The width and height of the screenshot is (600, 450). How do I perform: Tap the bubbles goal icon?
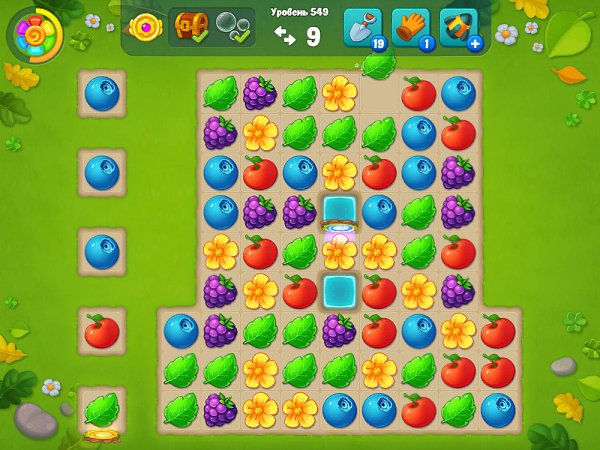(x=234, y=27)
